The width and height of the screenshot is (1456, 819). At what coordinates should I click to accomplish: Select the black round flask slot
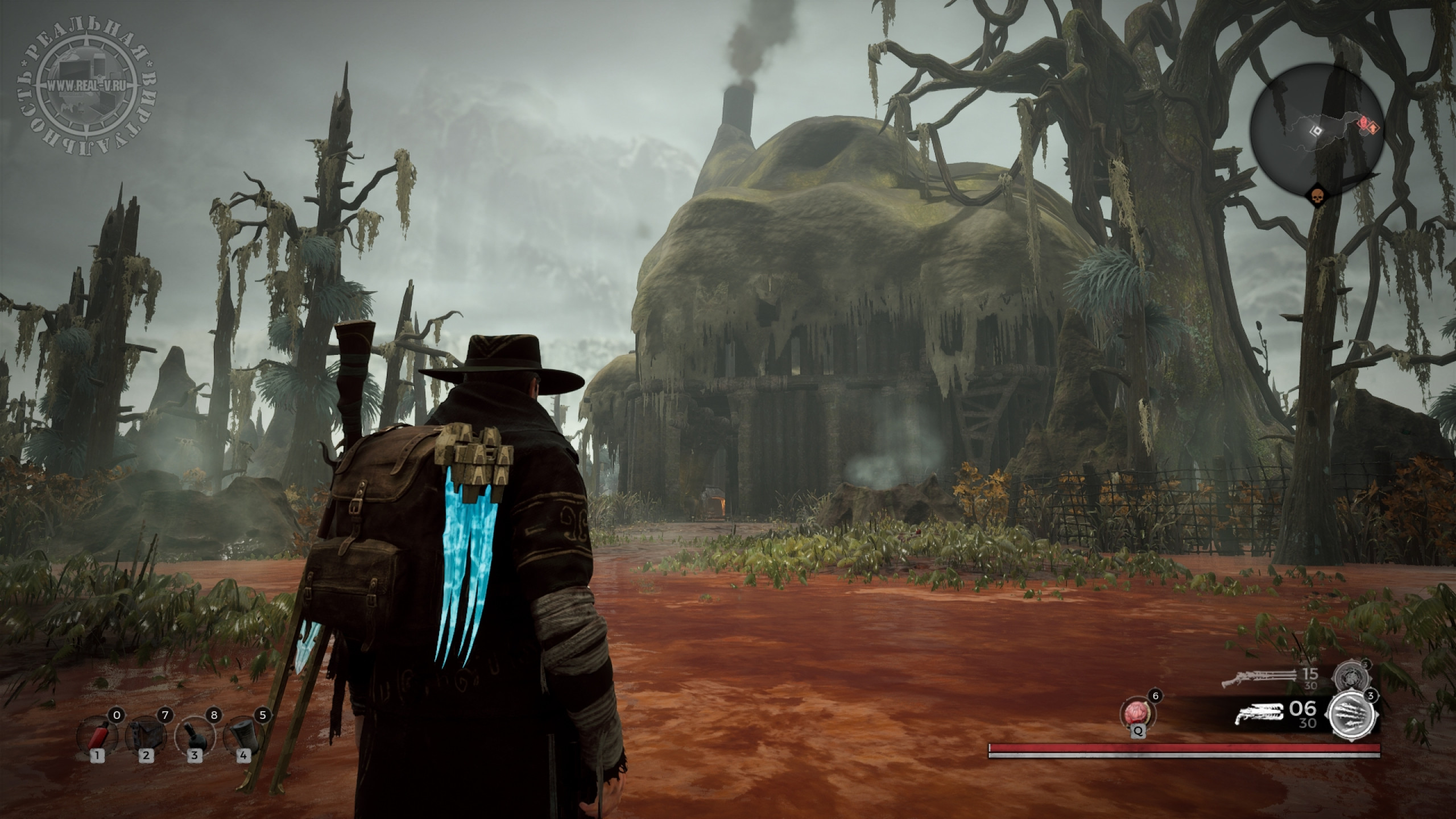click(195, 735)
